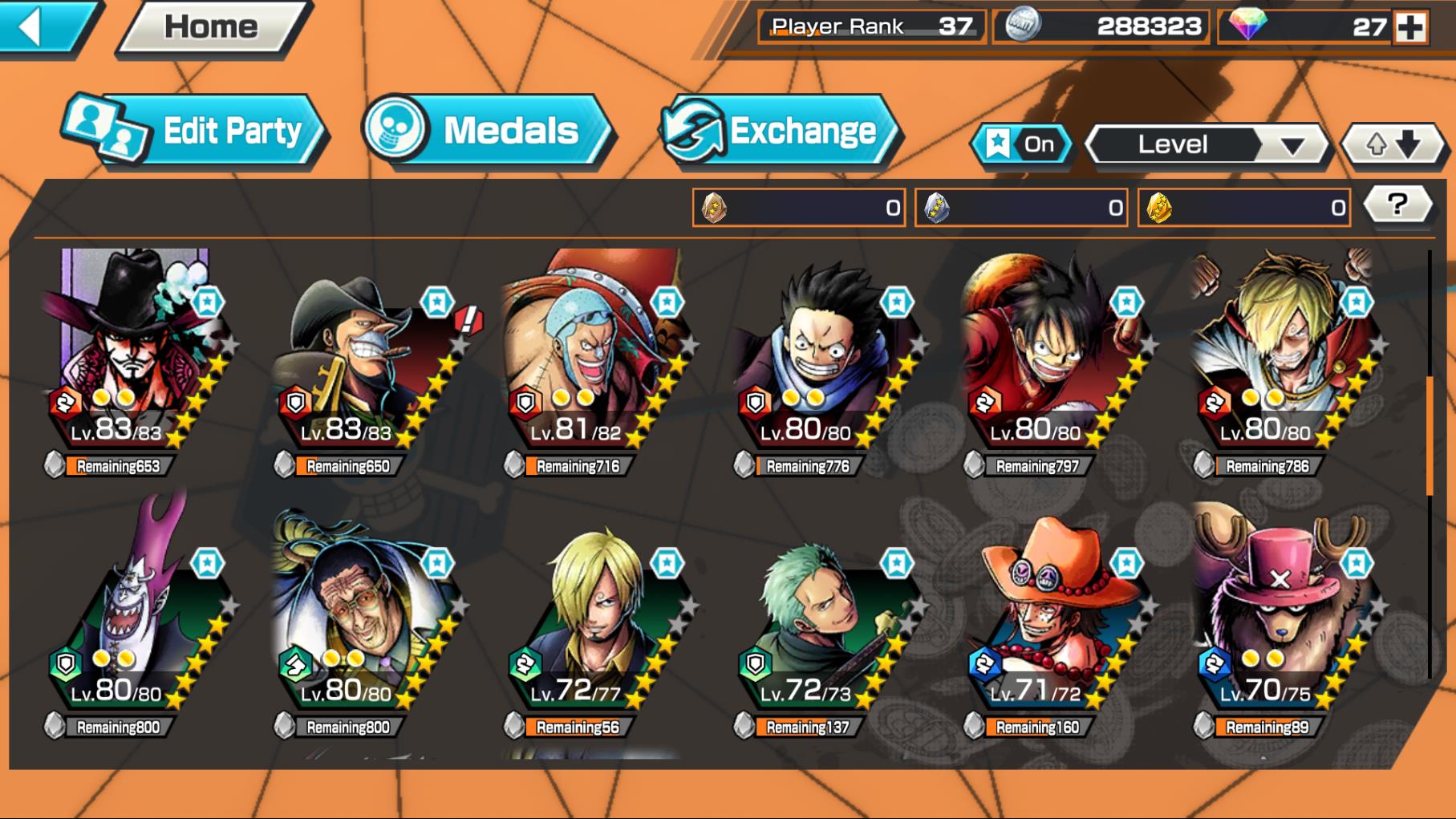View Player Rank 37 details

click(x=870, y=26)
